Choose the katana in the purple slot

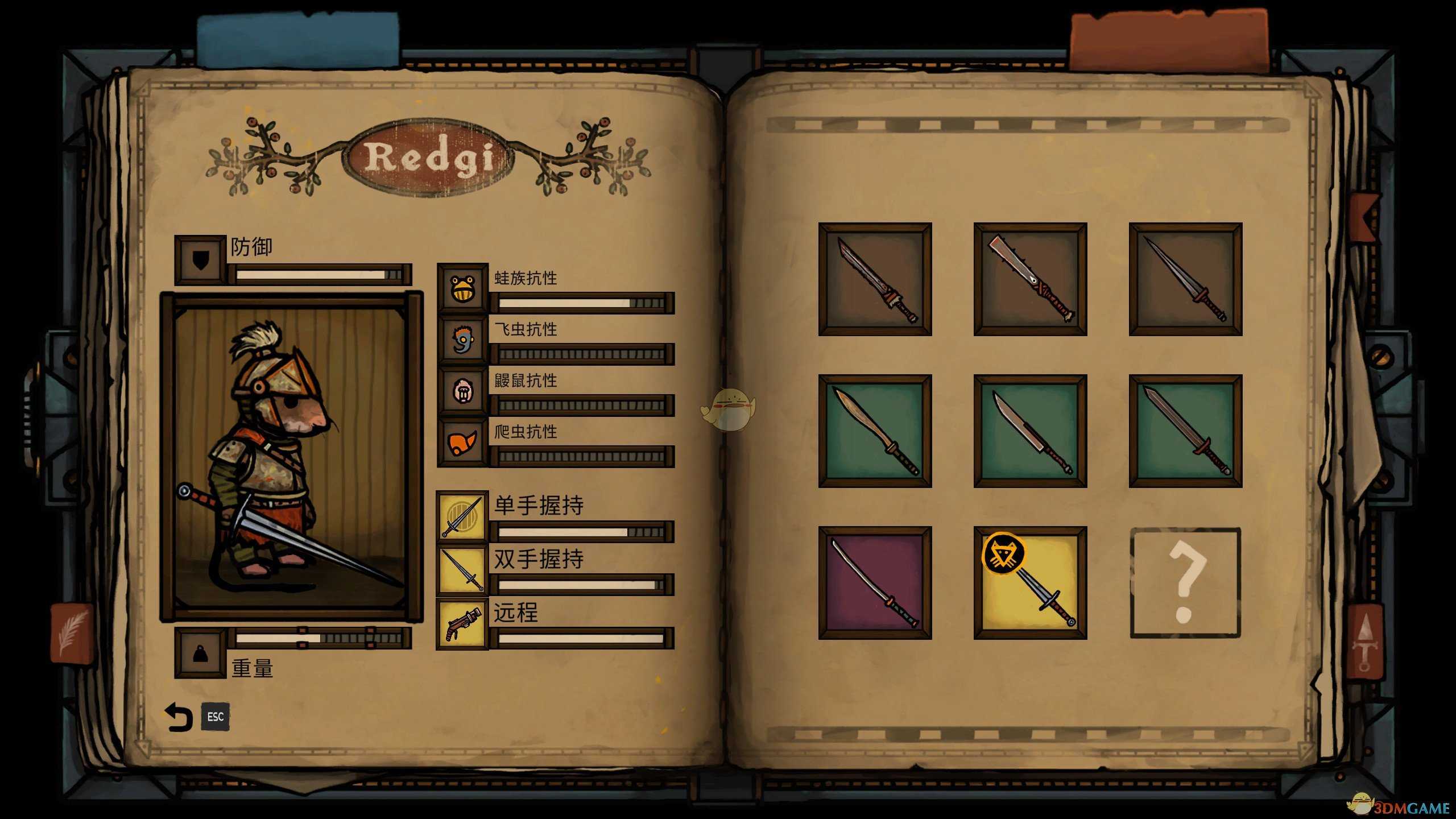pyautogui.click(x=875, y=583)
